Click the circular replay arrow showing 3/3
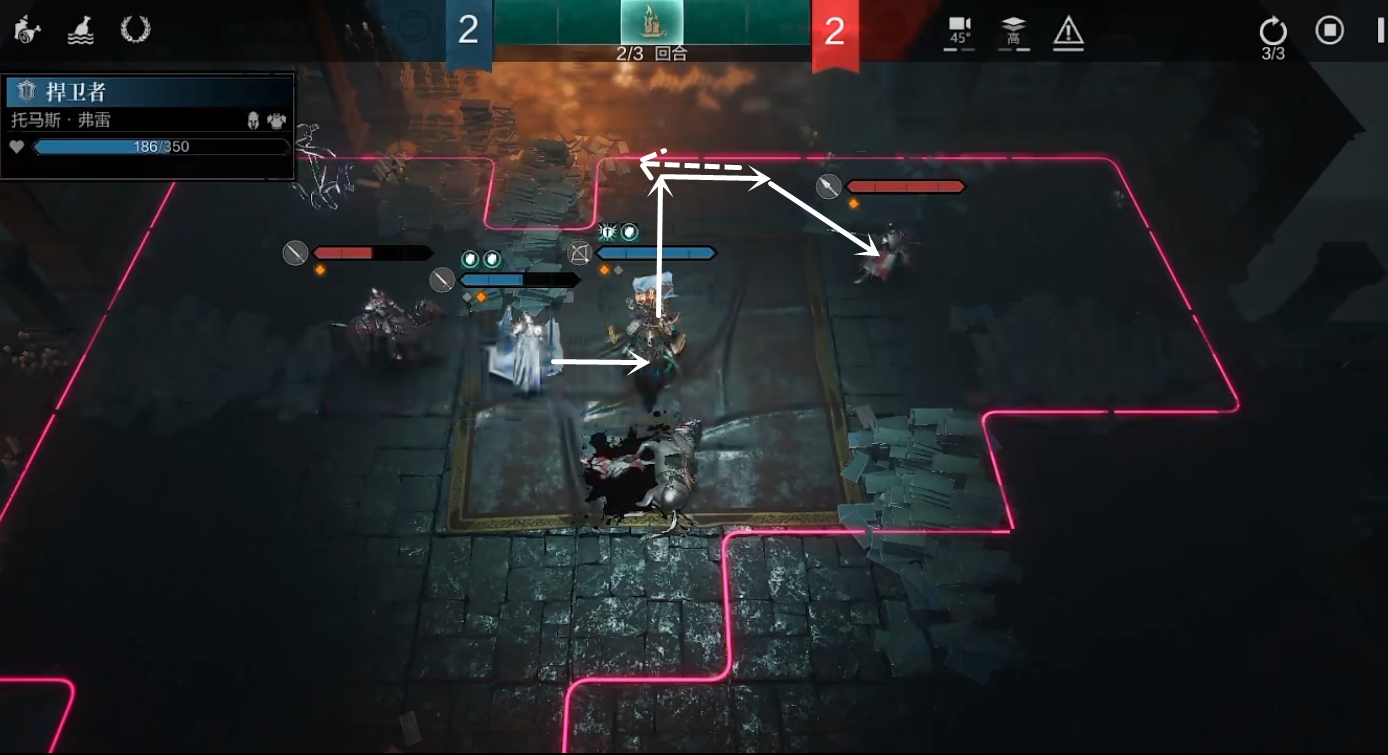This screenshot has height=755, width=1388. click(1273, 31)
